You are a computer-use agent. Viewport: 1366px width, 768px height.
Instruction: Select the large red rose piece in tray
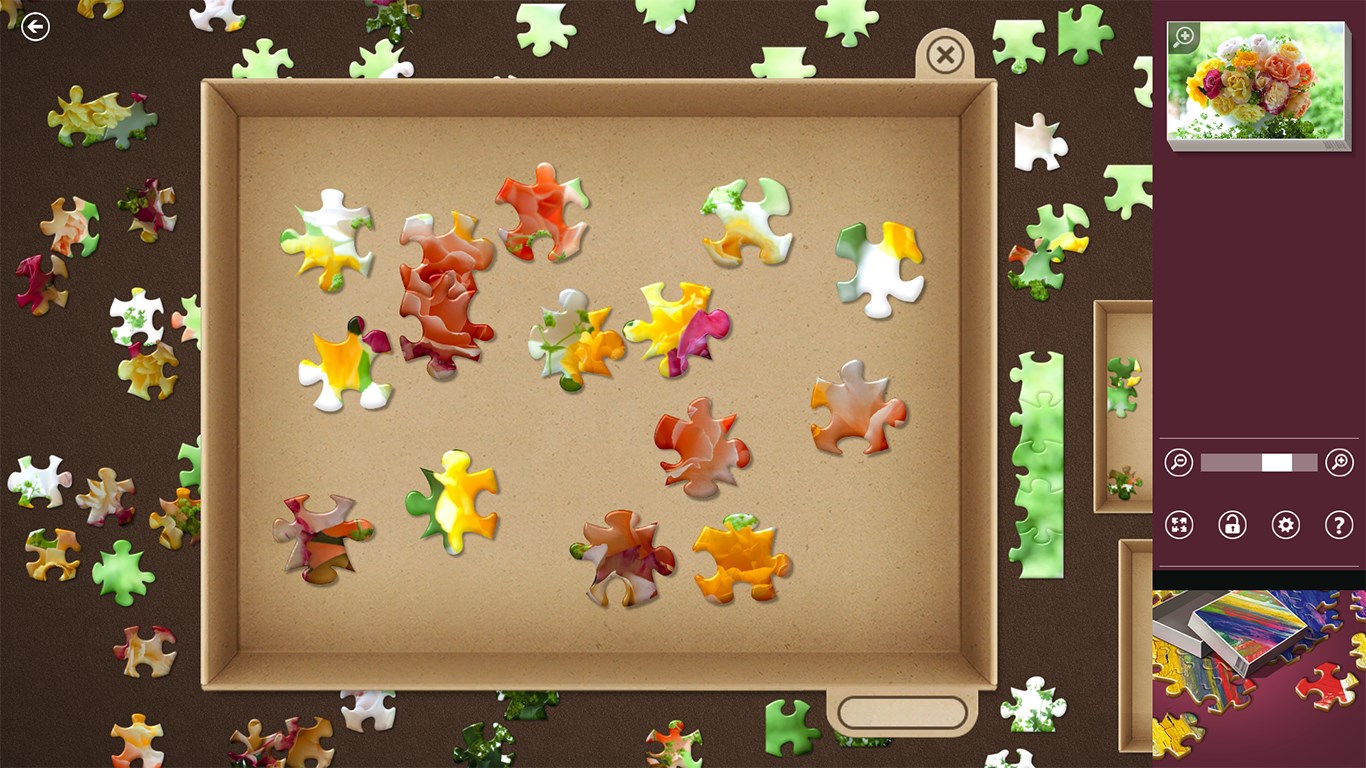440,290
